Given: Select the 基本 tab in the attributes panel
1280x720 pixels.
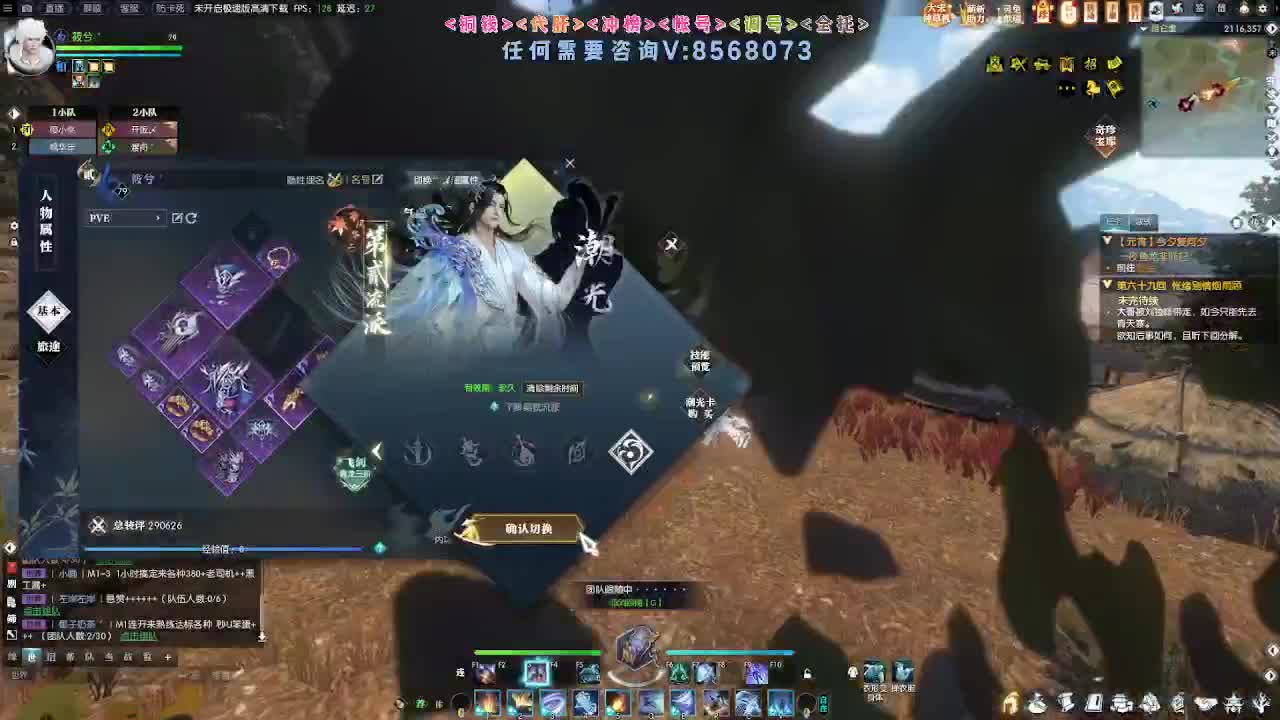Looking at the screenshot, I should (x=48, y=312).
